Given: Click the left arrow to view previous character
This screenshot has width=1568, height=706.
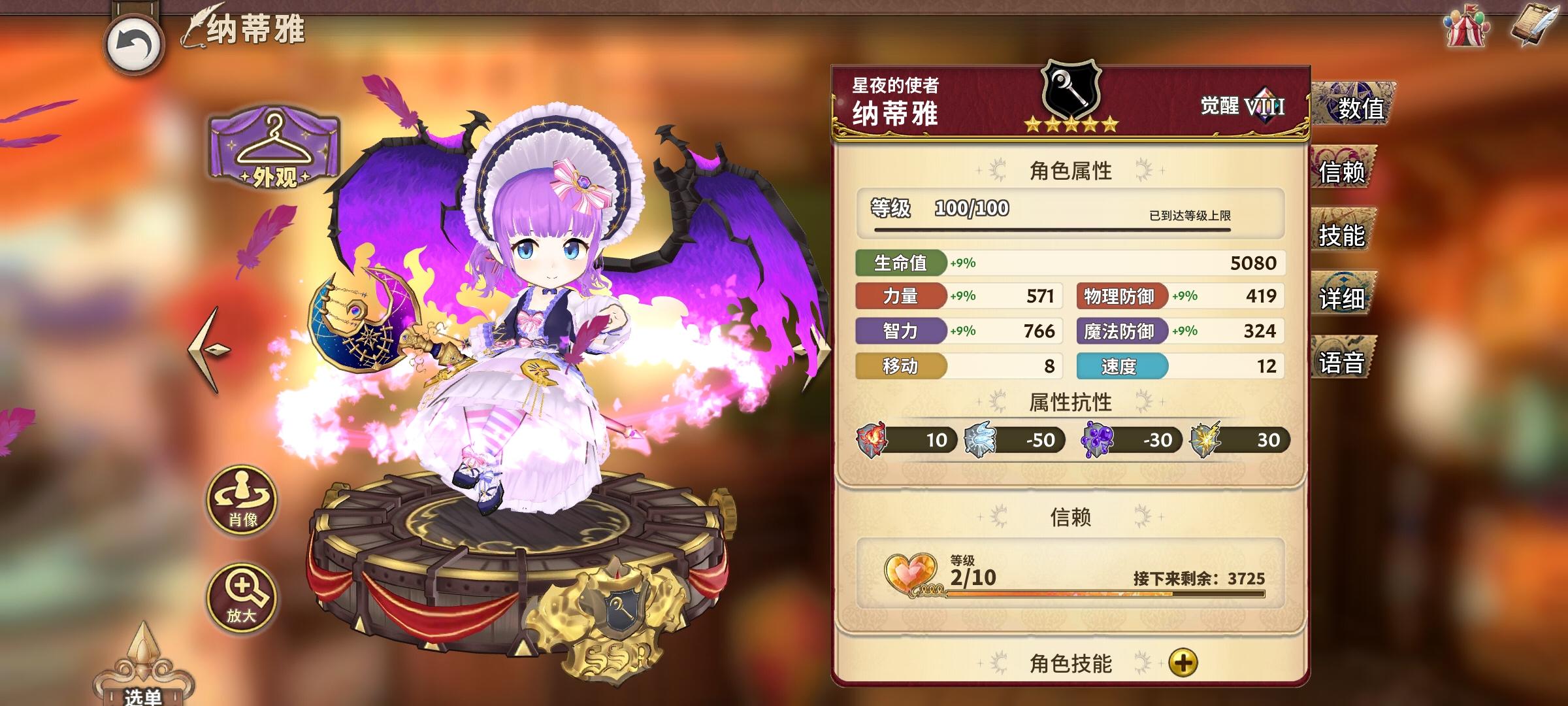Looking at the screenshot, I should 206,348.
